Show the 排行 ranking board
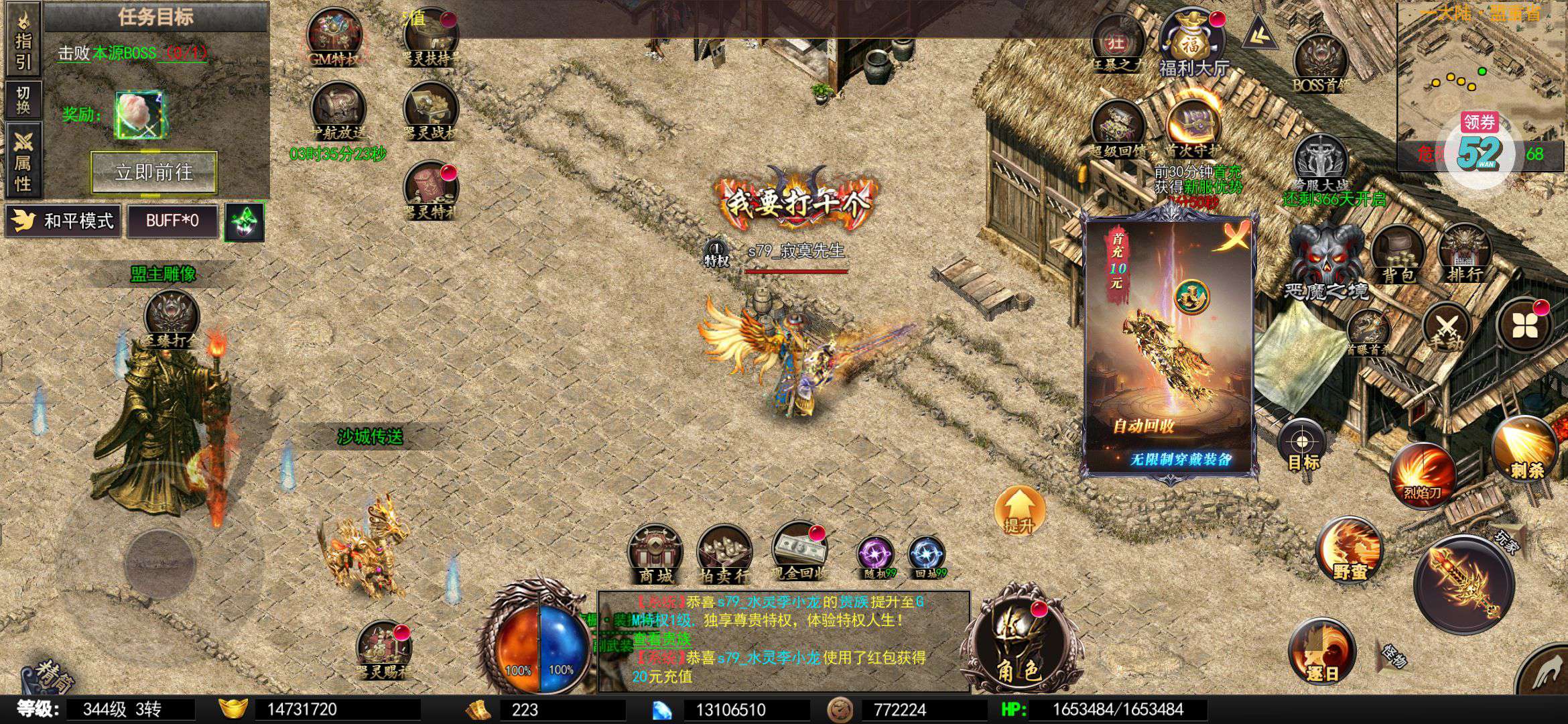Image resolution: width=1568 pixels, height=724 pixels. [1464, 252]
